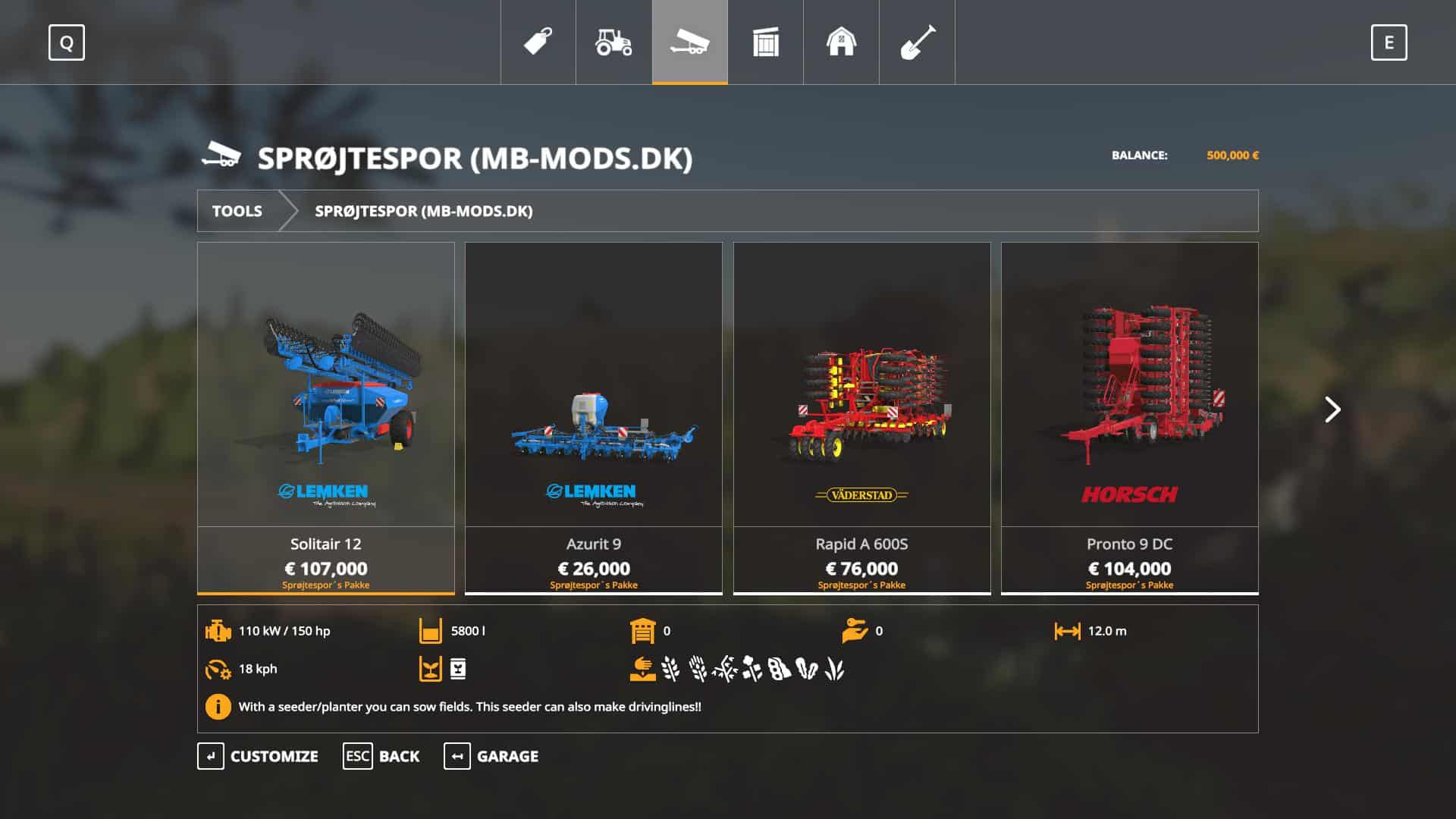Screen dimensions: 1456x819
Task: Switch to the tractor vehicles tab
Action: point(614,42)
